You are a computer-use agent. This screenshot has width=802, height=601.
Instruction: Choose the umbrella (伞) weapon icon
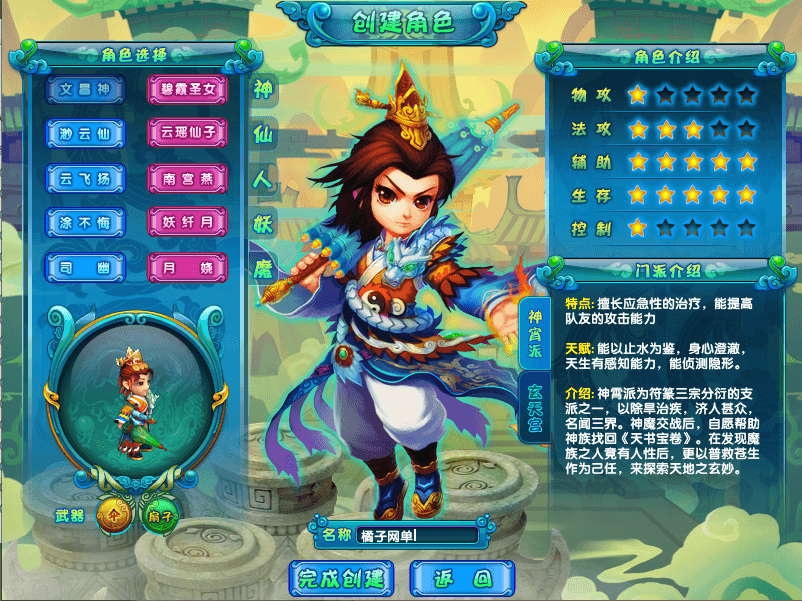(113, 516)
